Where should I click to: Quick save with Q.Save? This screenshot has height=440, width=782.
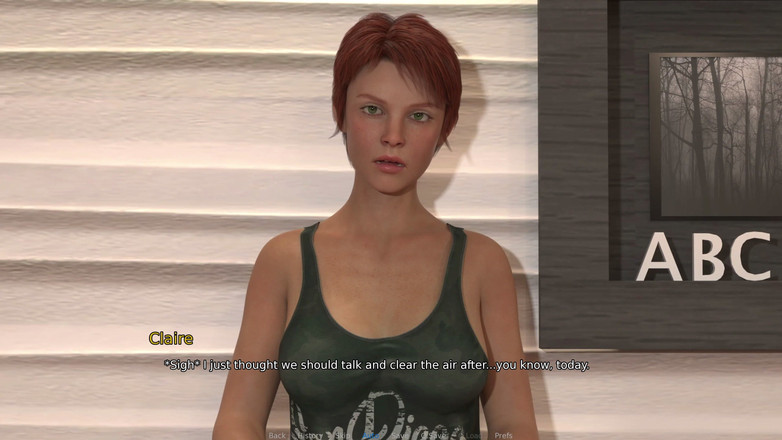pos(433,435)
